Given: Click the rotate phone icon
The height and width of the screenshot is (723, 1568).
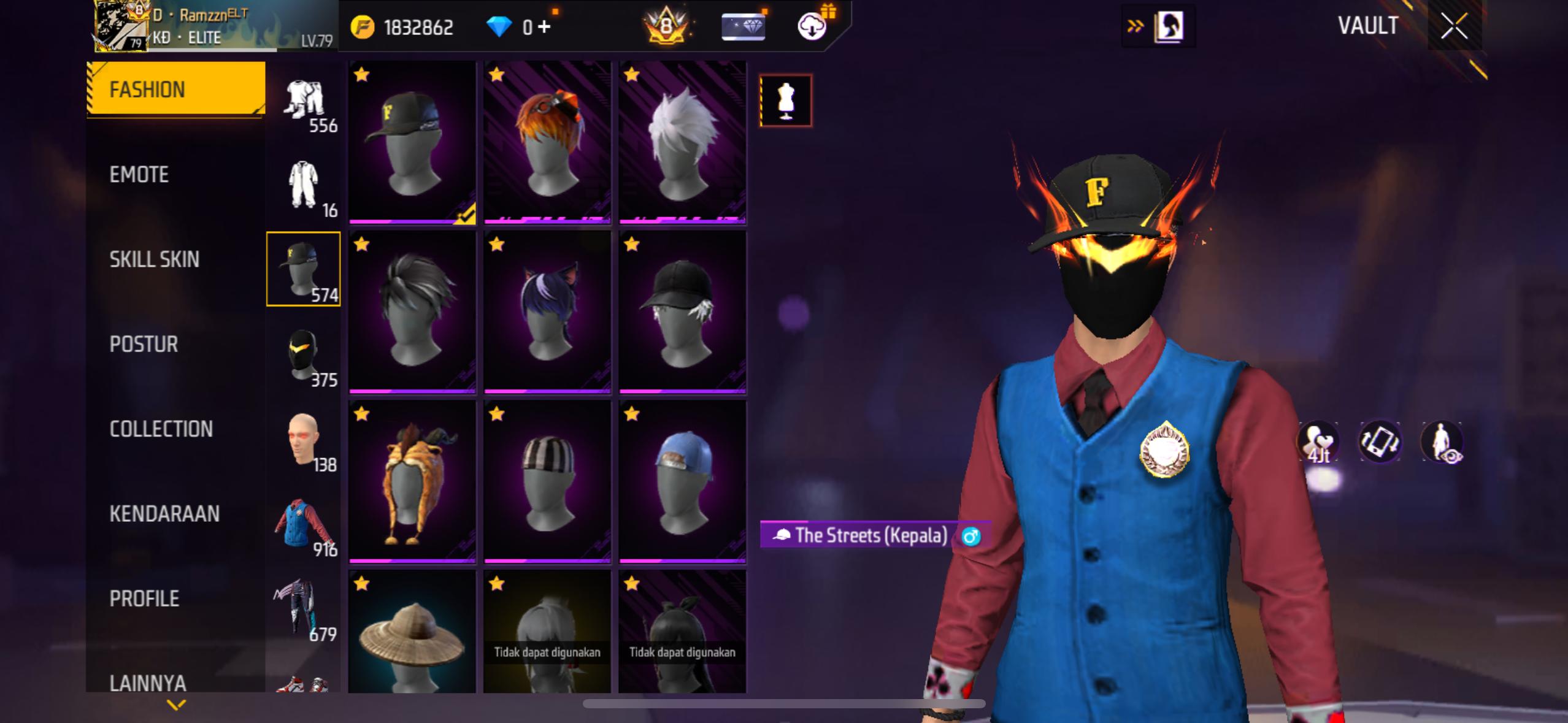Looking at the screenshot, I should click(x=1380, y=443).
